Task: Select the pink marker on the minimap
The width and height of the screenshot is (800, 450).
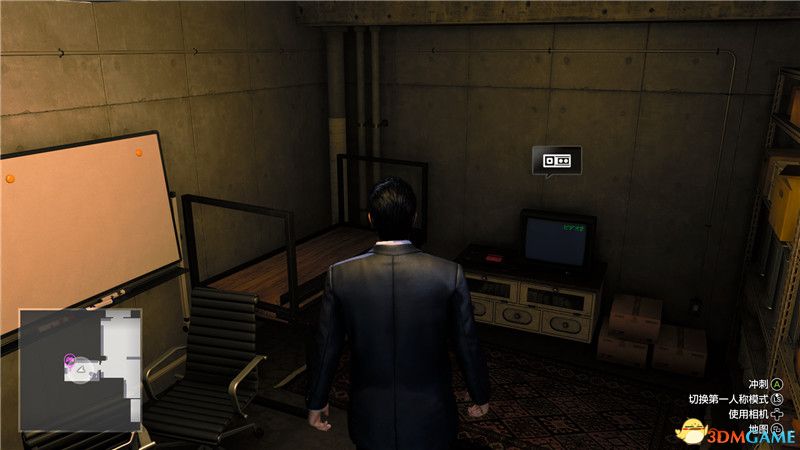Action: pos(70,359)
